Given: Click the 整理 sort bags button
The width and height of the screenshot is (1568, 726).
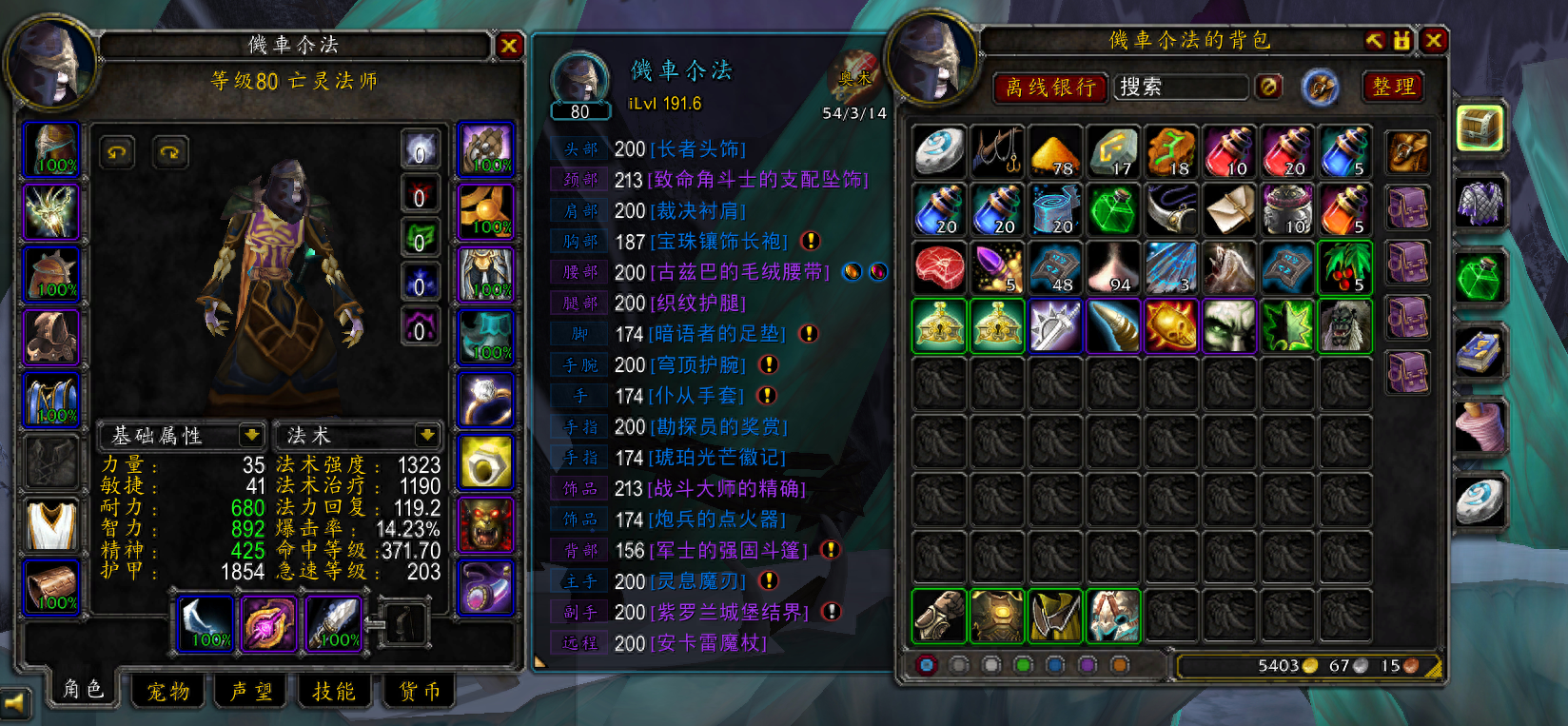Looking at the screenshot, I should pos(1393,87).
